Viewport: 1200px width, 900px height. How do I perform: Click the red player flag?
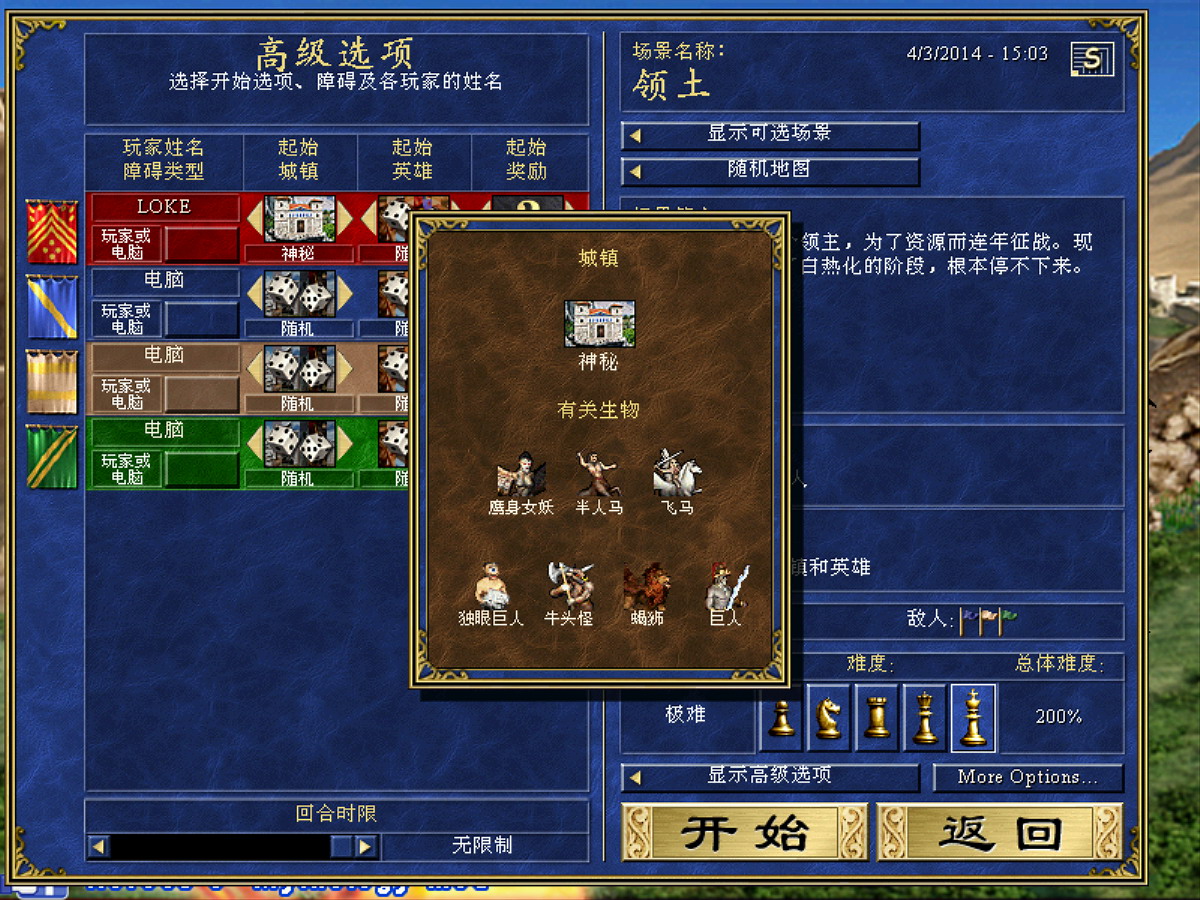51,231
